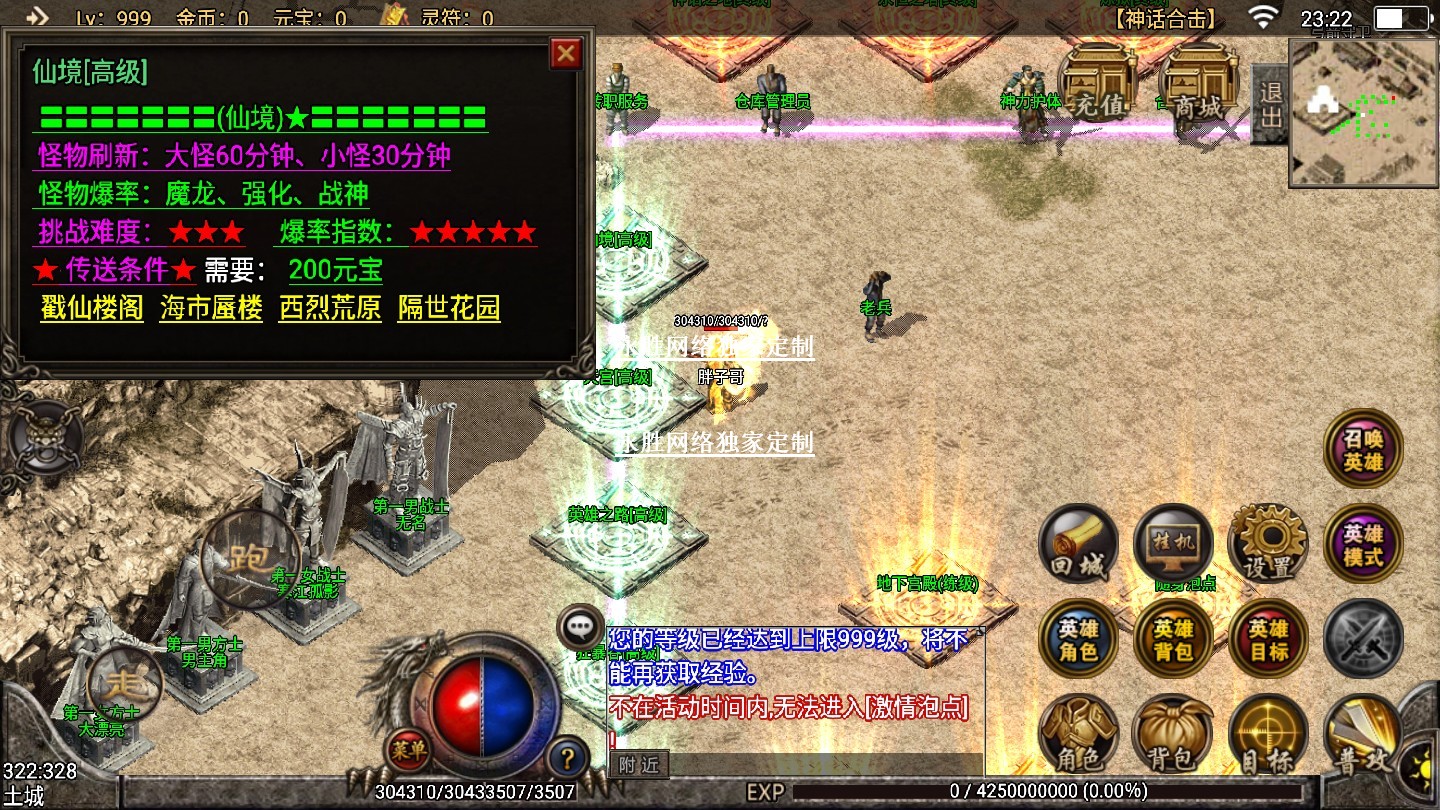Open the 英雄背包 hero bag
This screenshot has width=1440, height=810.
point(1173,640)
